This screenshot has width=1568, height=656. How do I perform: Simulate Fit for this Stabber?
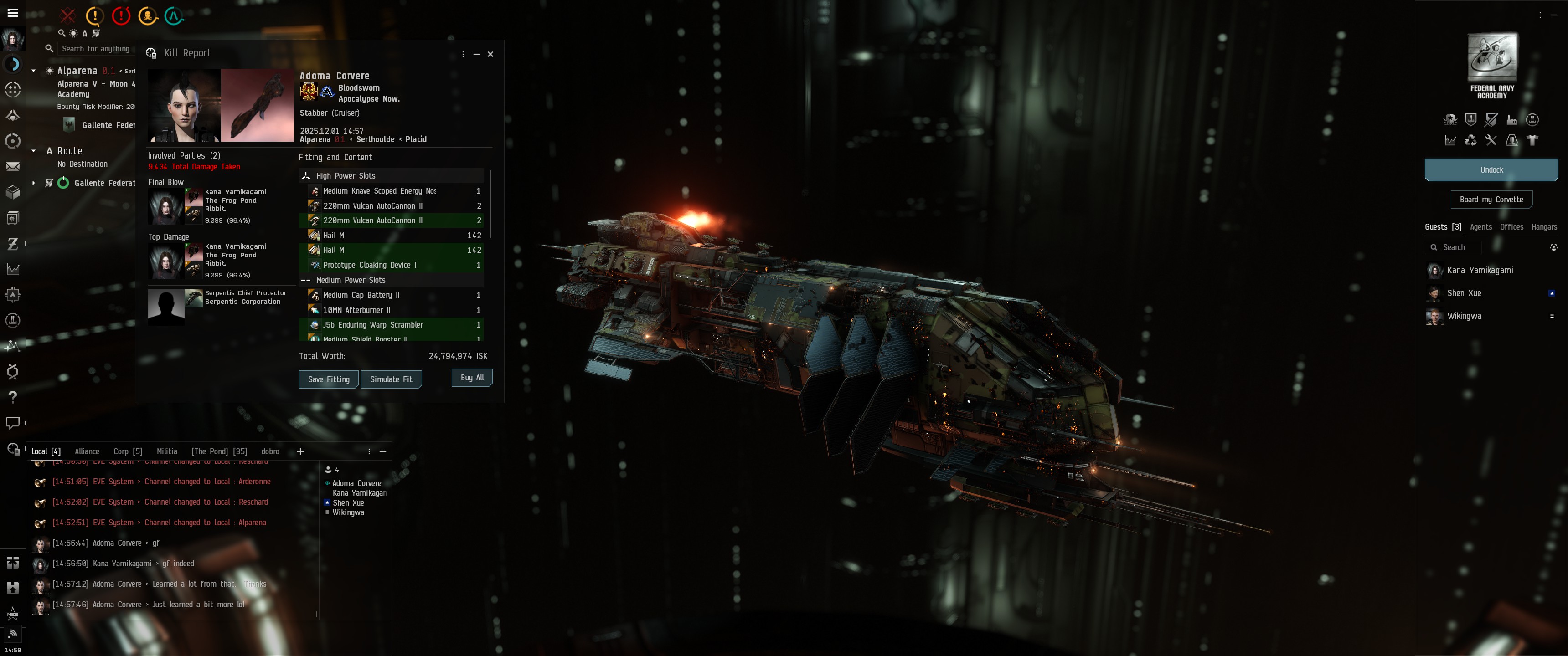tap(391, 379)
